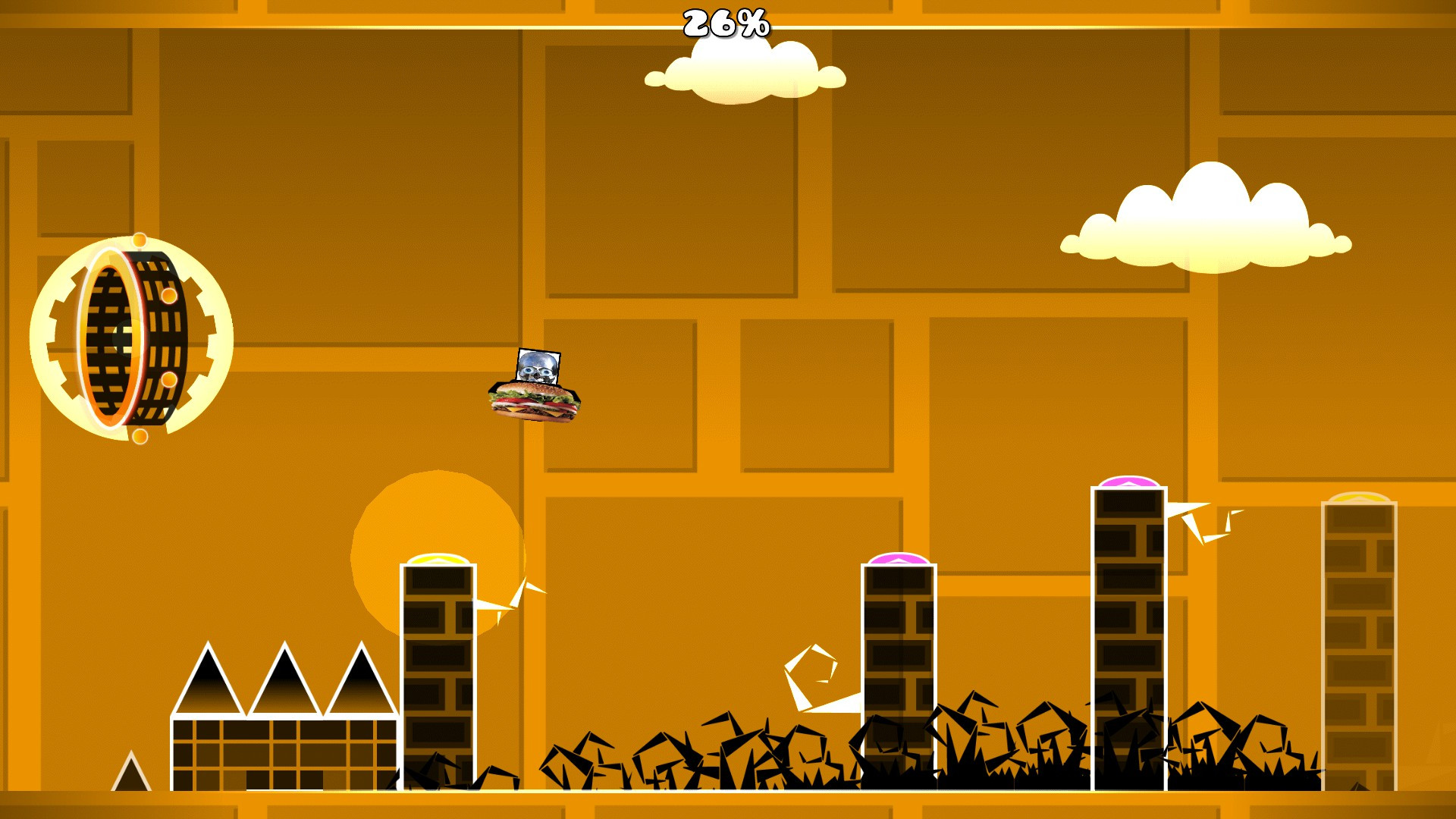Expand the white paper shard above the grass
The image size is (1456, 819).
(811, 675)
